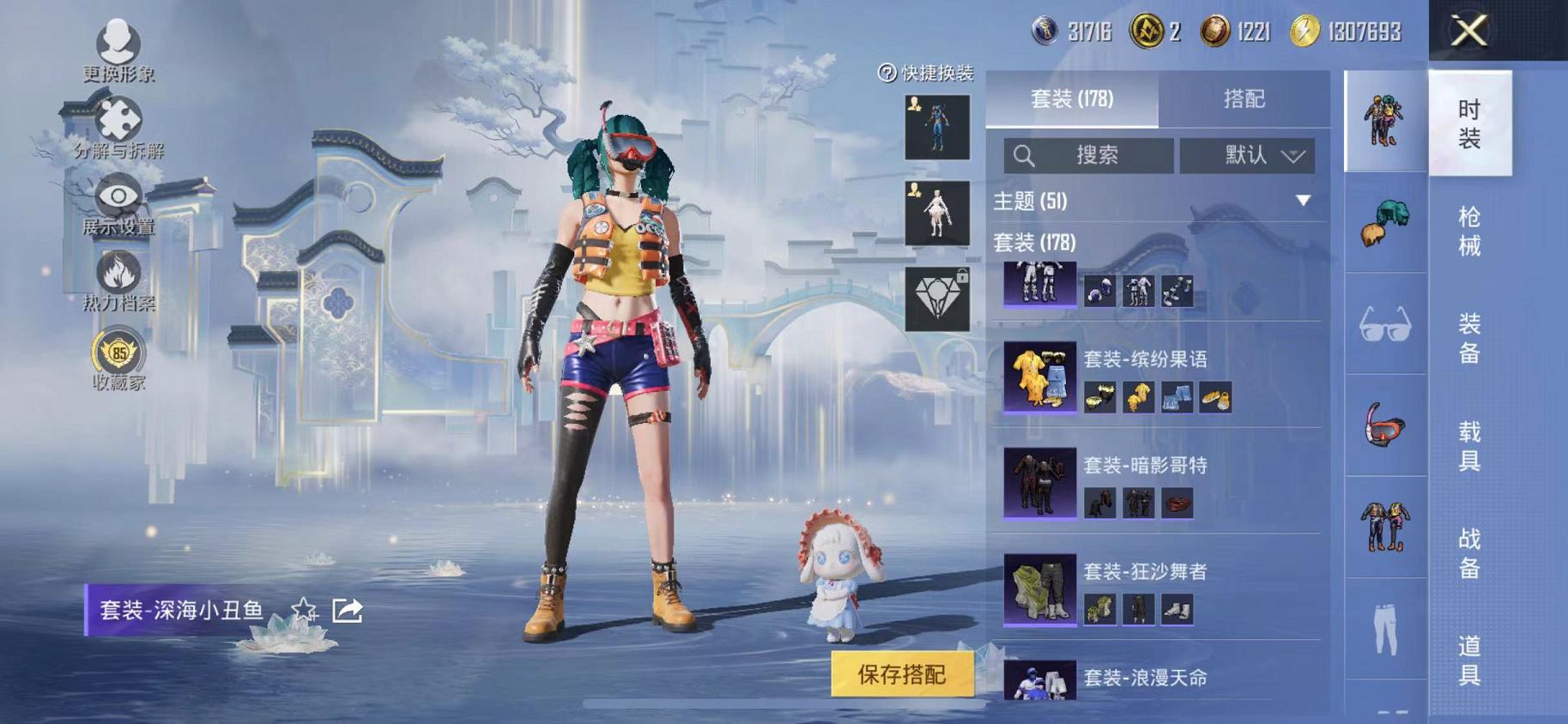The height and width of the screenshot is (724, 1568).
Task: Switch to the 搭配 tab
Action: click(1246, 100)
